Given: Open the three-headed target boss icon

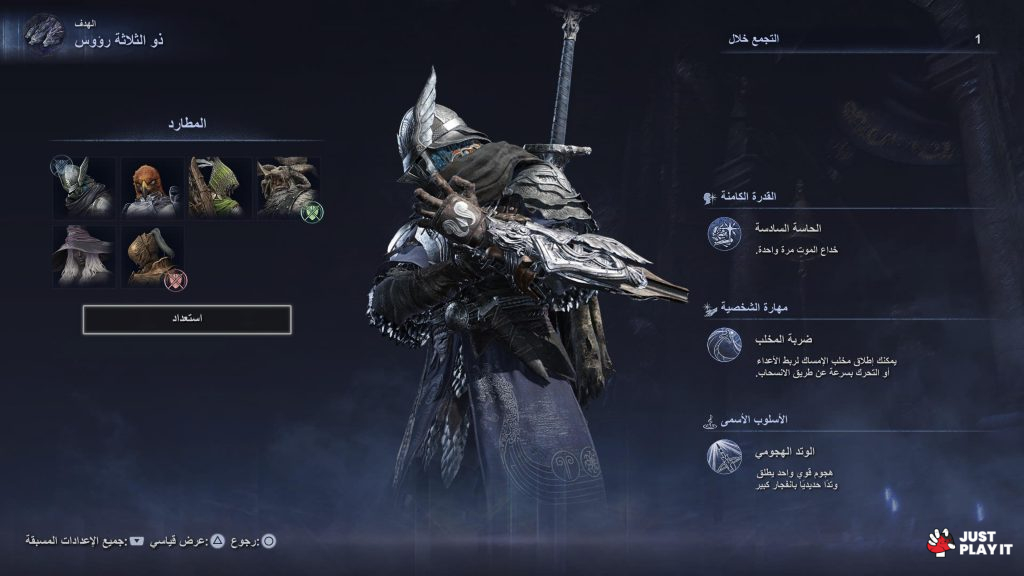Looking at the screenshot, I should coord(44,34).
